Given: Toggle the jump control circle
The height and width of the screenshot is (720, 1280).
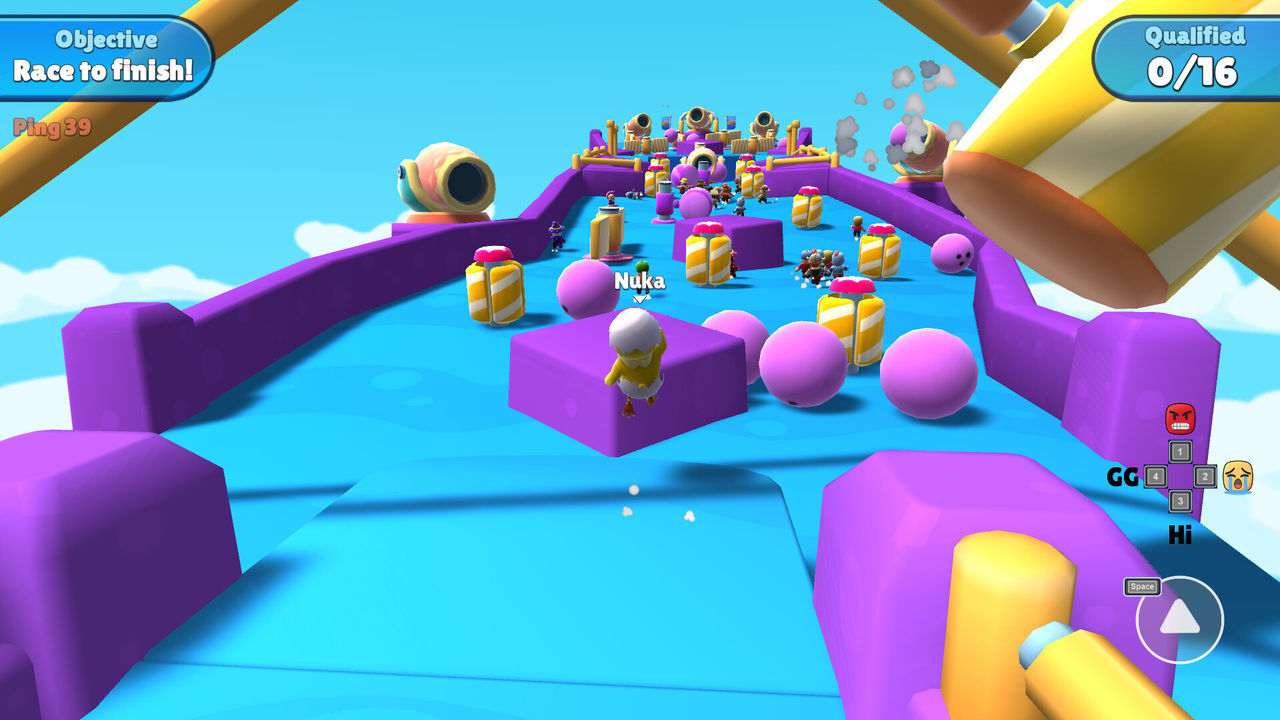Looking at the screenshot, I should coord(1181,620).
